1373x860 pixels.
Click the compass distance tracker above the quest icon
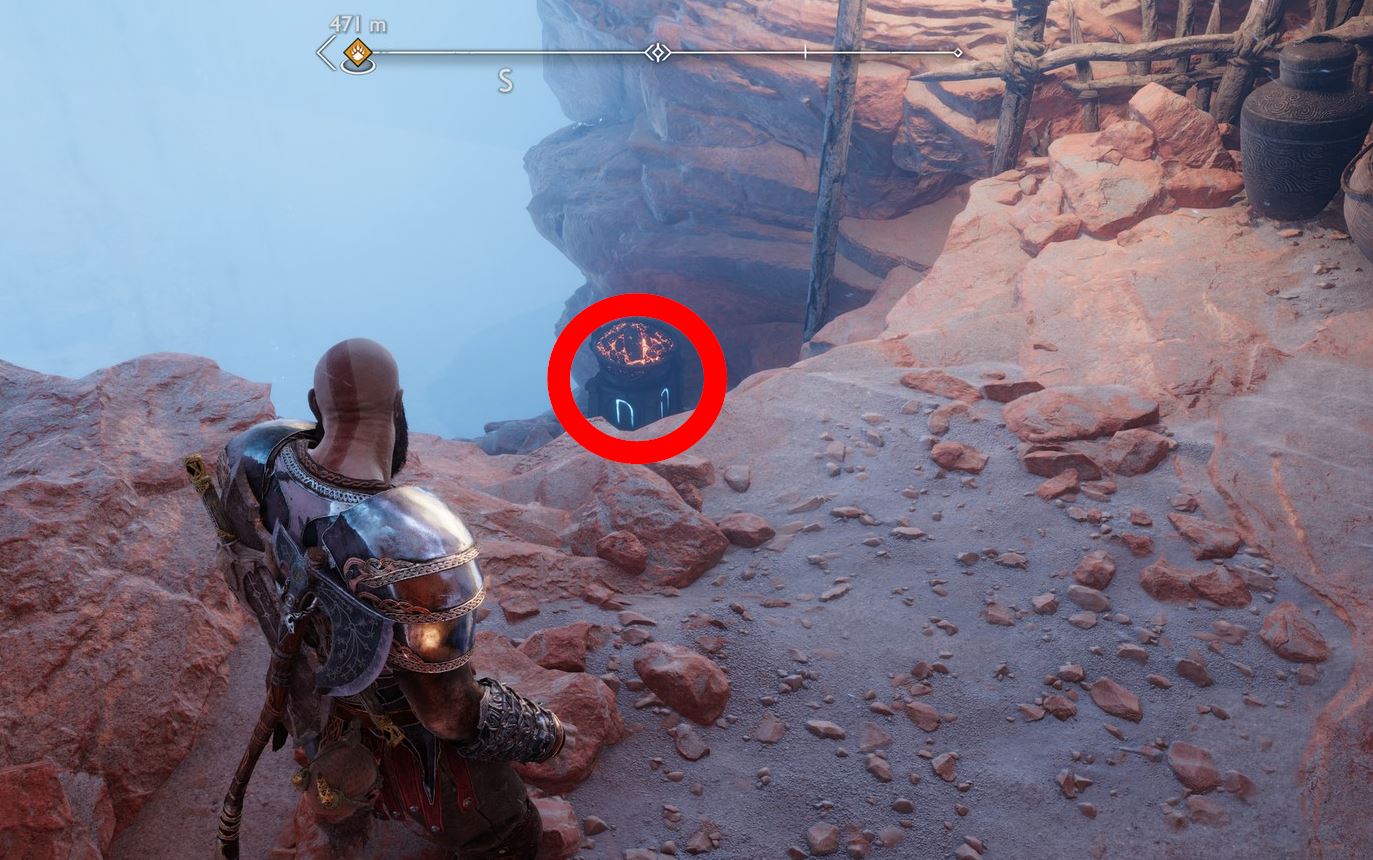click(x=357, y=24)
